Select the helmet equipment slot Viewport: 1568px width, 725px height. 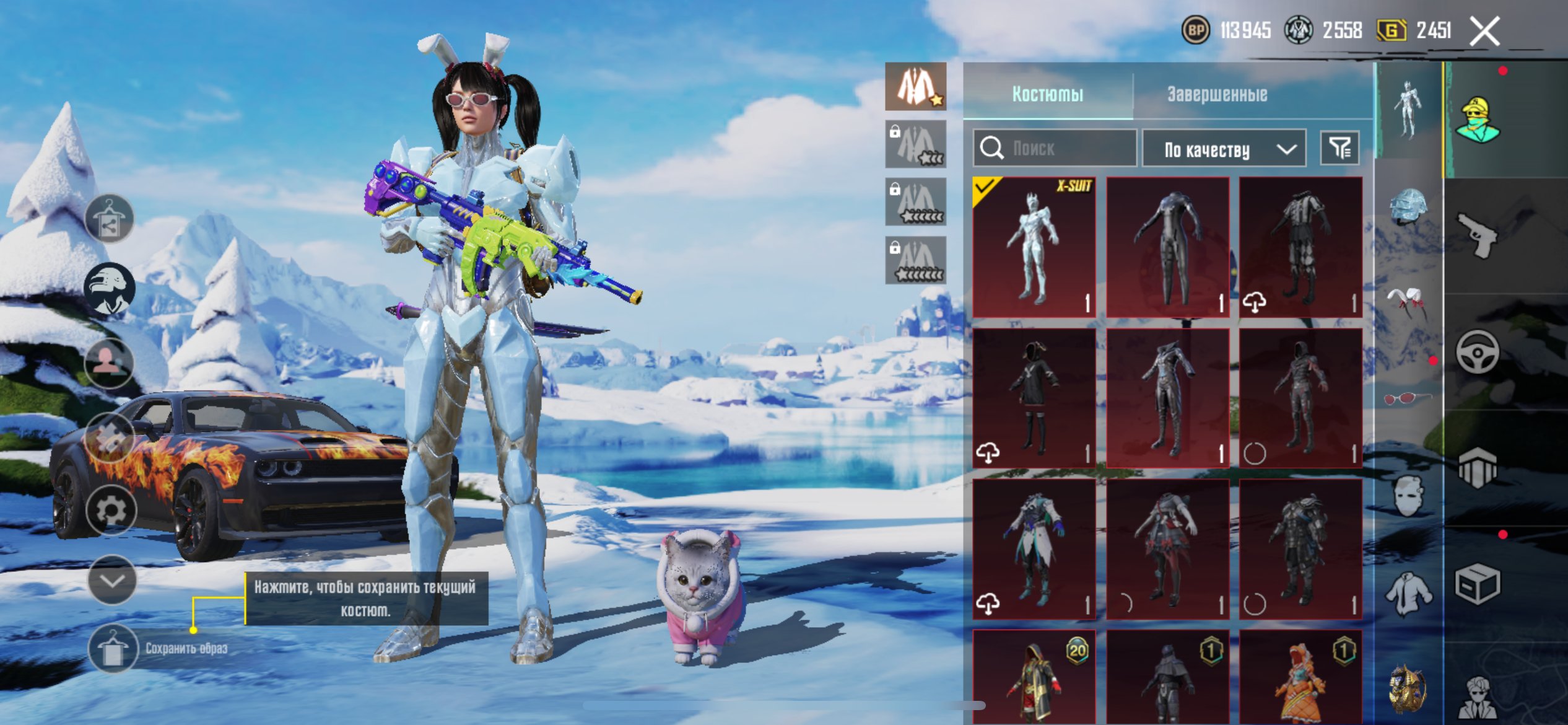pyautogui.click(x=1408, y=206)
